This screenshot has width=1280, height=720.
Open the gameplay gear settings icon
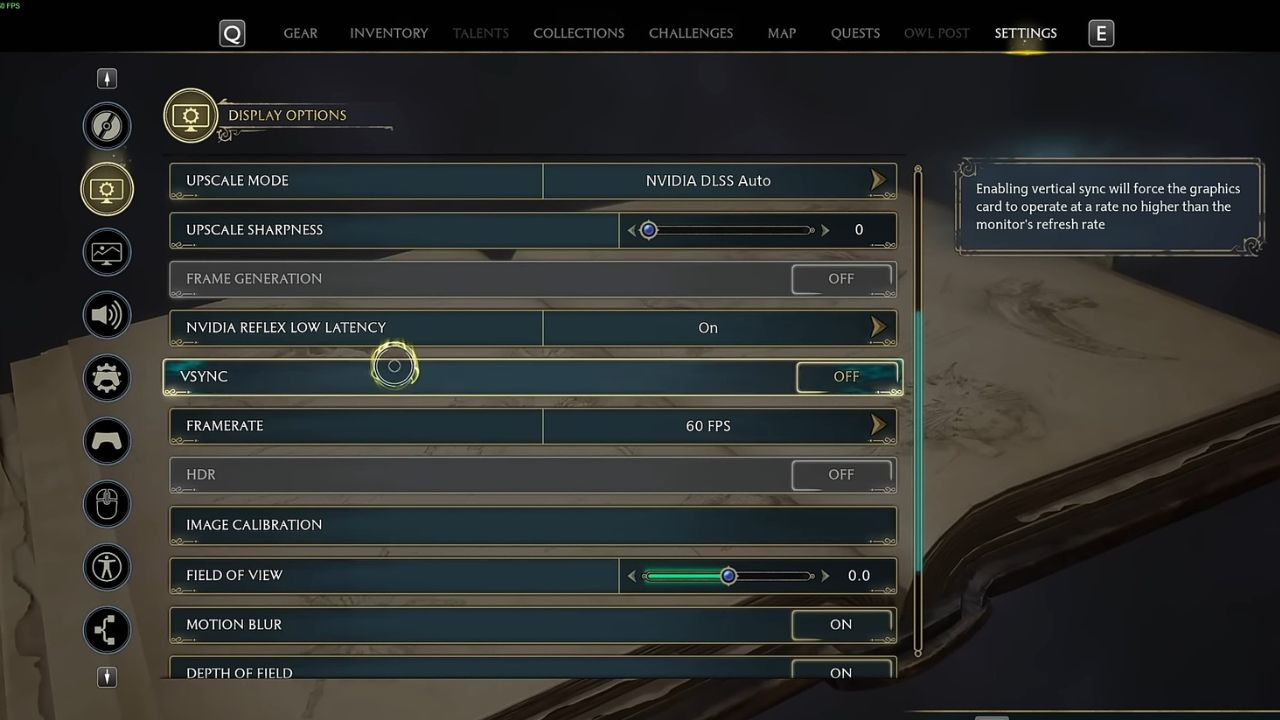pos(107,378)
